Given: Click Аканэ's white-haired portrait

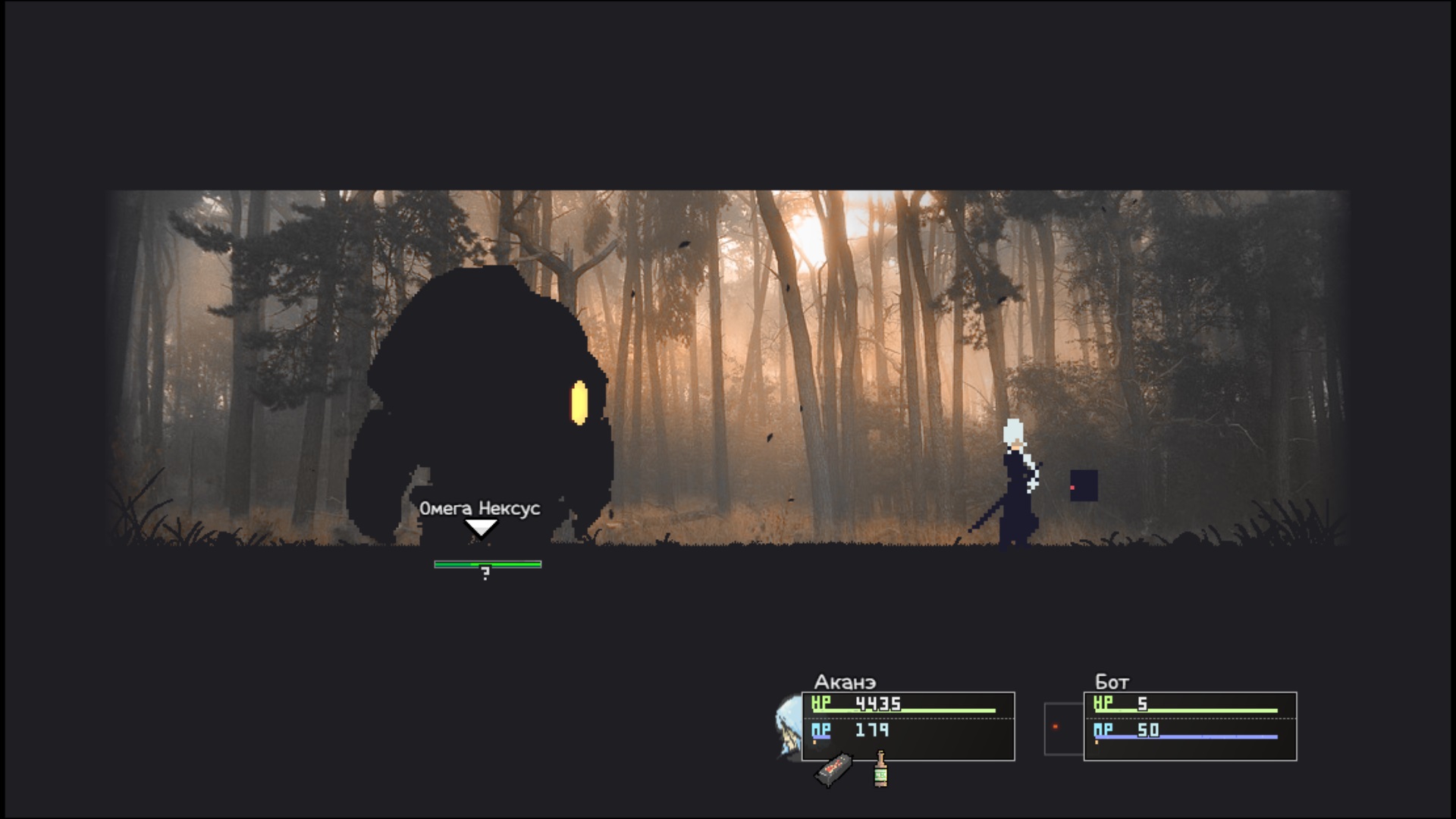Looking at the screenshot, I should [x=789, y=727].
